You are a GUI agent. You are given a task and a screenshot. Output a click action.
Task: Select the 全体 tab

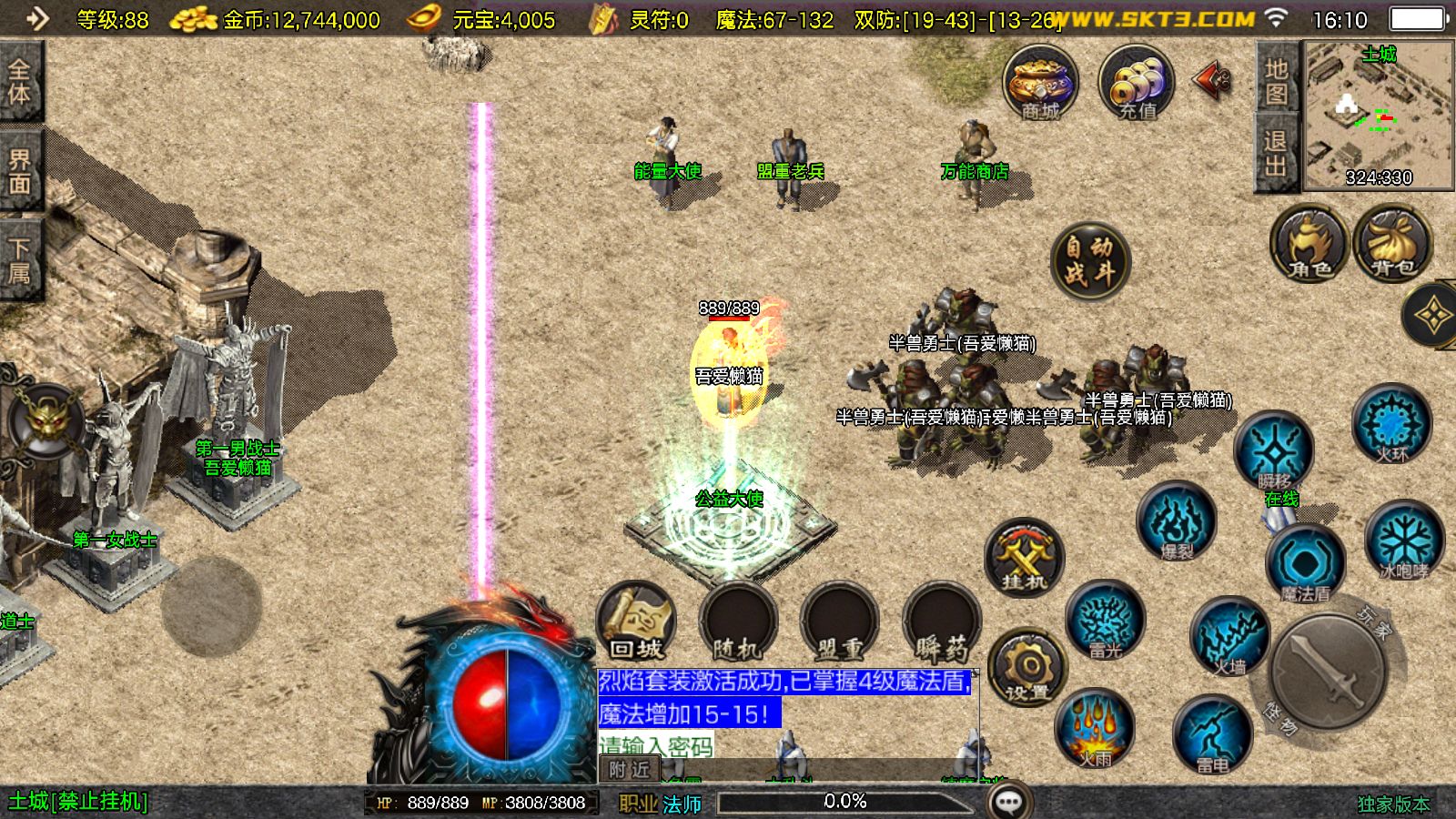pos(19,82)
